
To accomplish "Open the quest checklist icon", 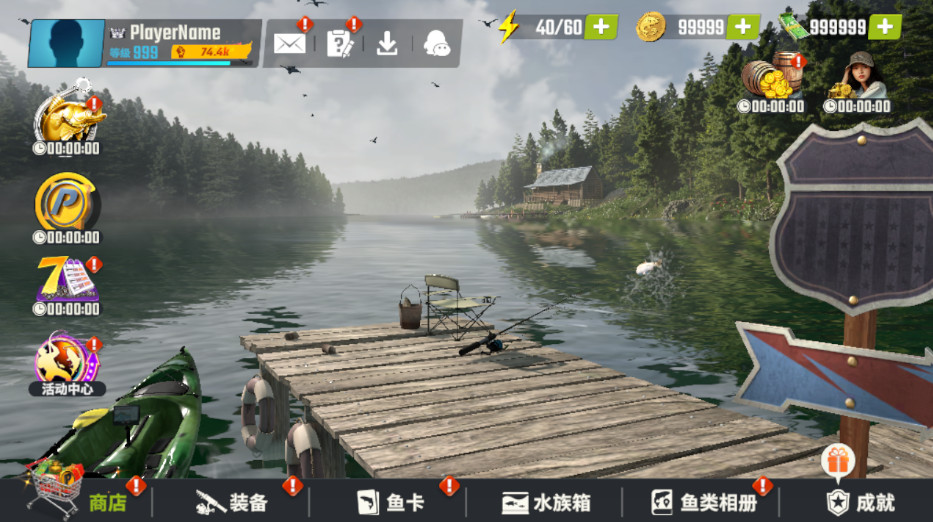I will coord(340,43).
